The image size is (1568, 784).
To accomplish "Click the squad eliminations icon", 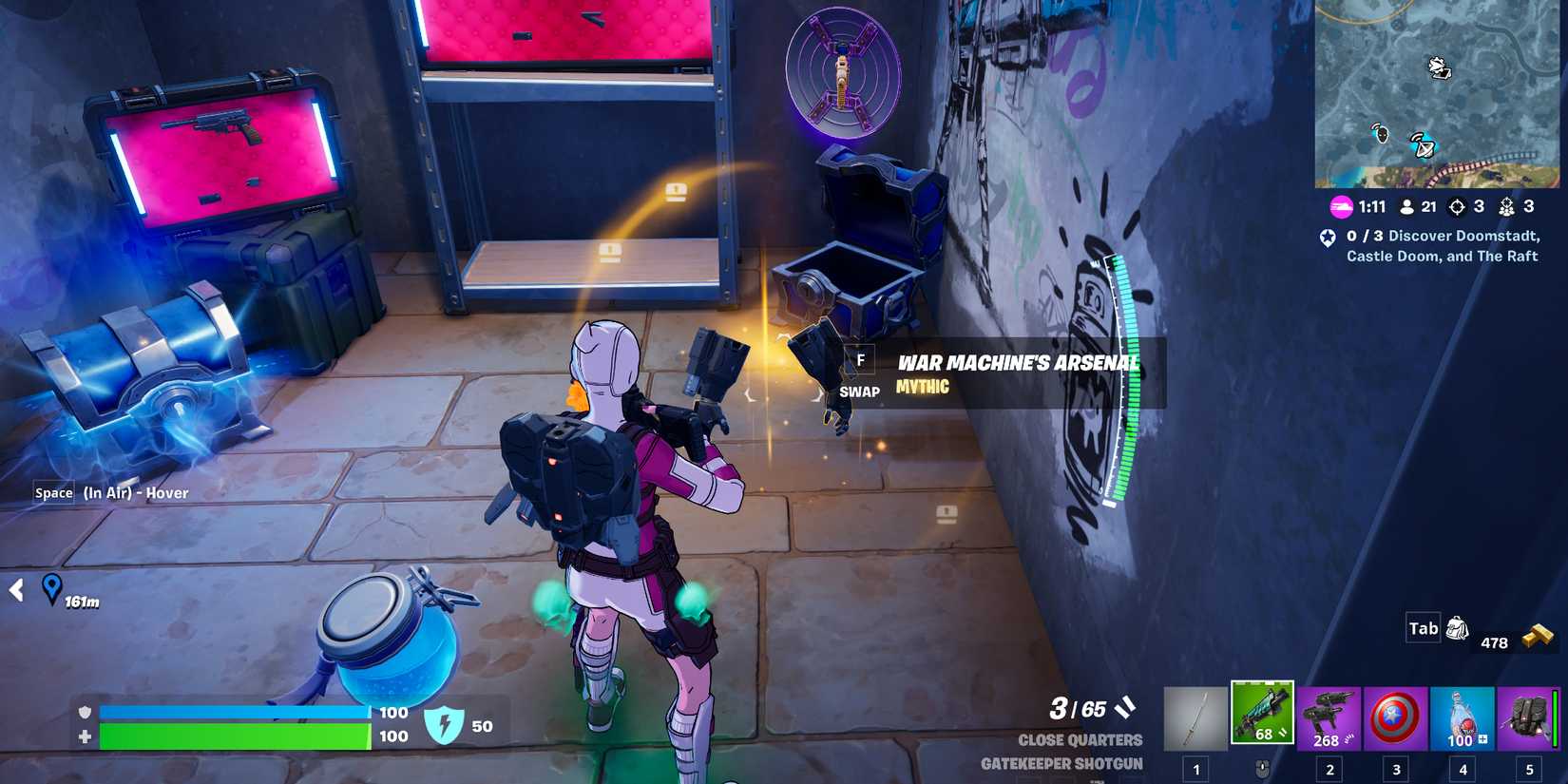I will pos(1506,205).
